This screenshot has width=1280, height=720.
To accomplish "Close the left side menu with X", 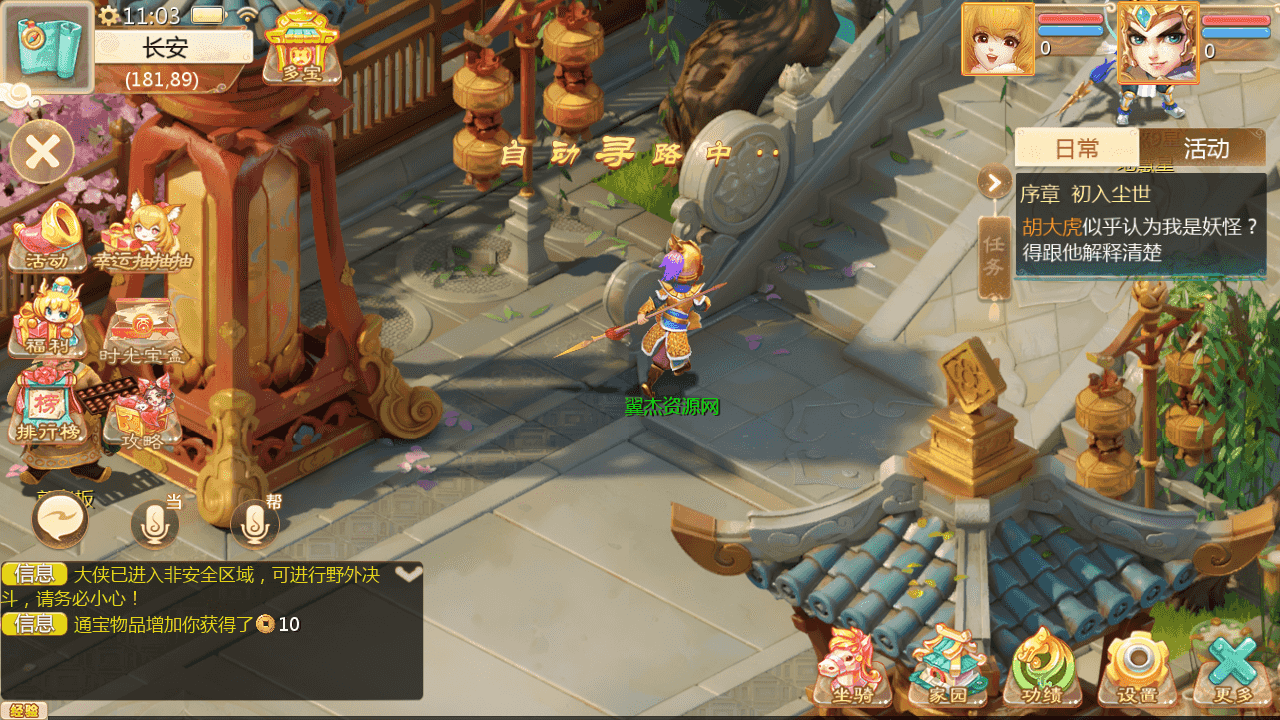I will (x=42, y=153).
